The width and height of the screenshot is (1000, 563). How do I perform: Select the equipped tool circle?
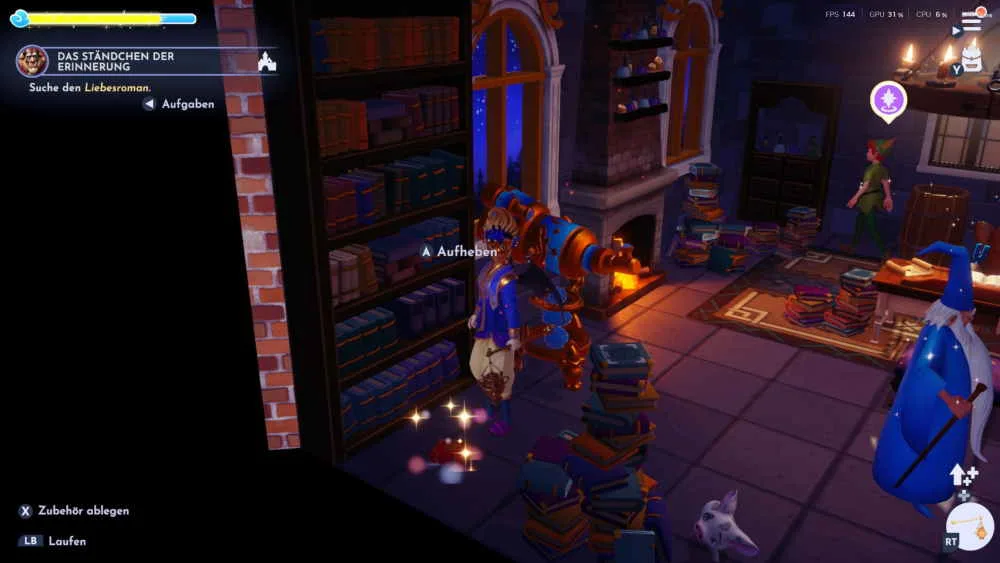tap(969, 526)
